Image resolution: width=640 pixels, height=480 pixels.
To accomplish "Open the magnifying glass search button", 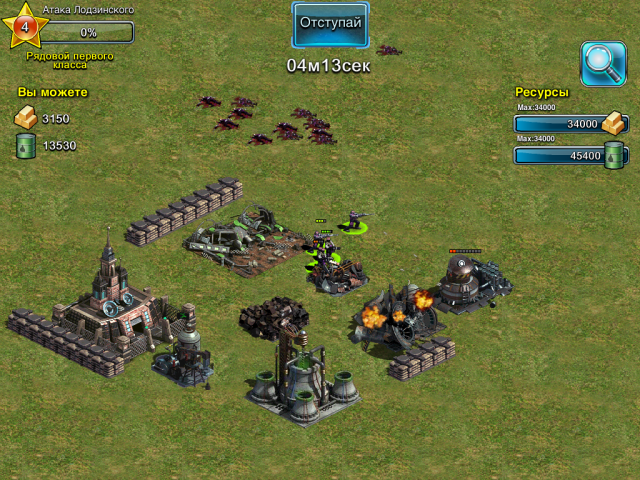I will pyautogui.click(x=603, y=61).
